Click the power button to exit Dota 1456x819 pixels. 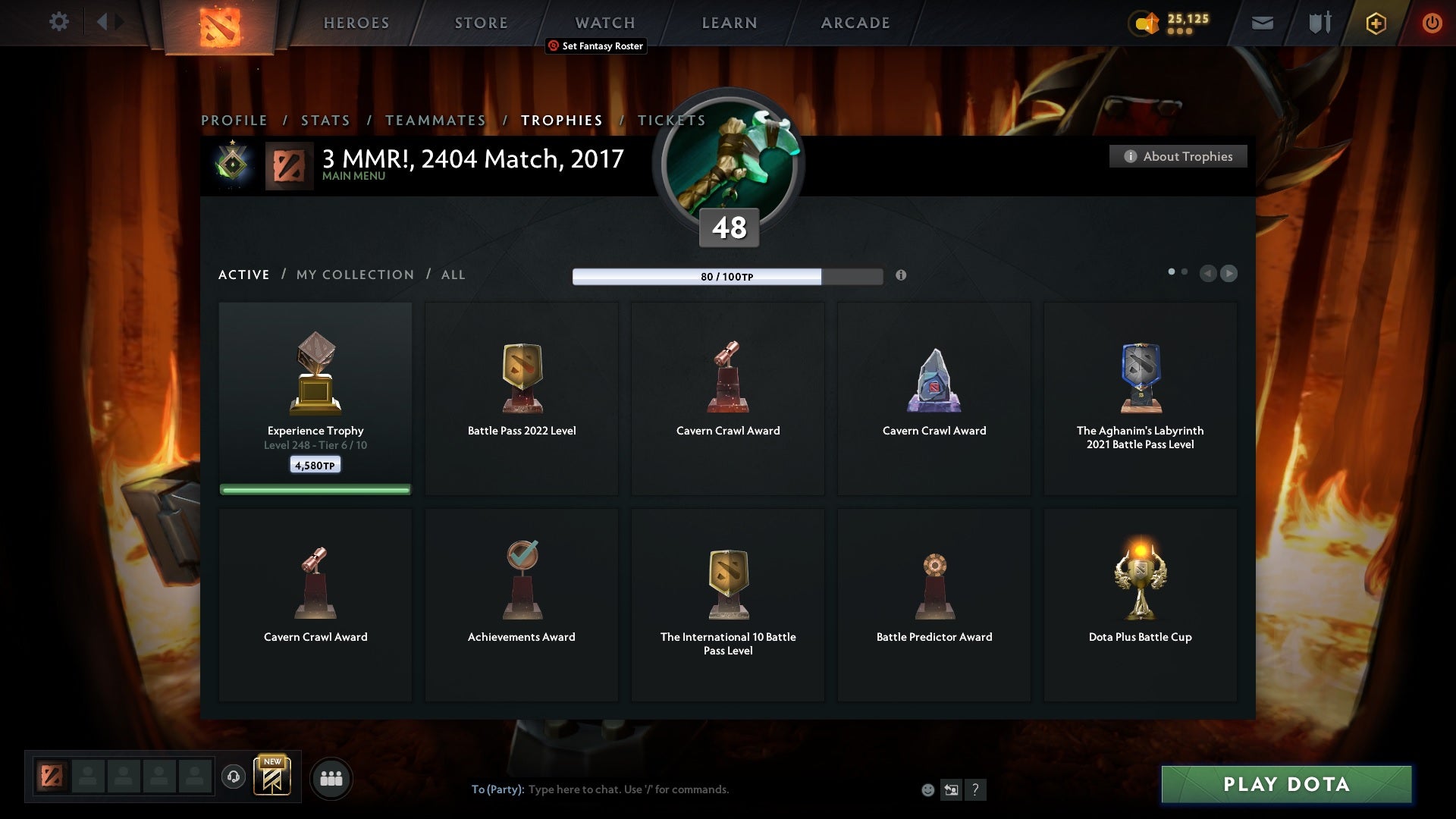(x=1432, y=23)
